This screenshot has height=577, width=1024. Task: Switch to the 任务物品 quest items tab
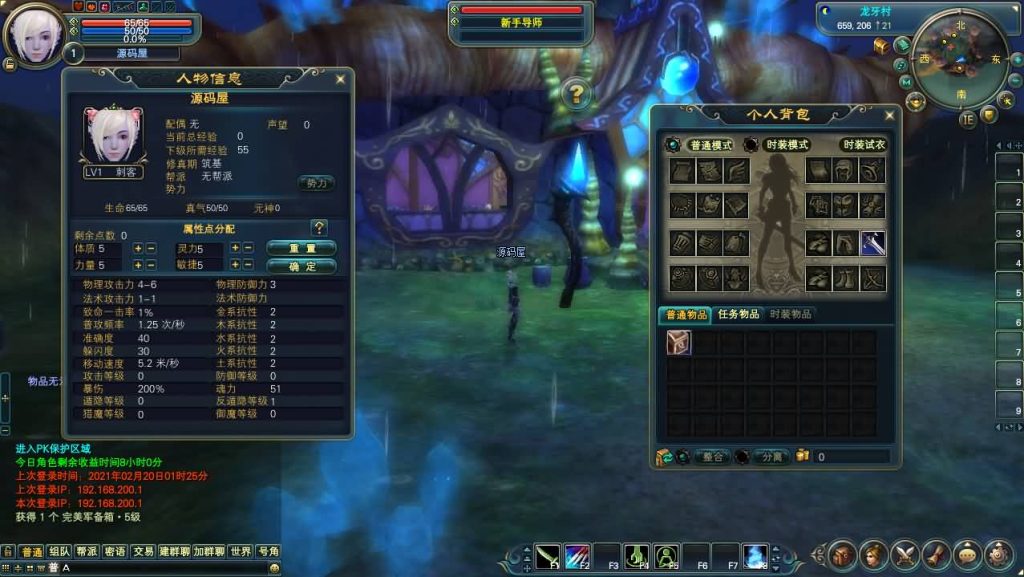pyautogui.click(x=739, y=314)
